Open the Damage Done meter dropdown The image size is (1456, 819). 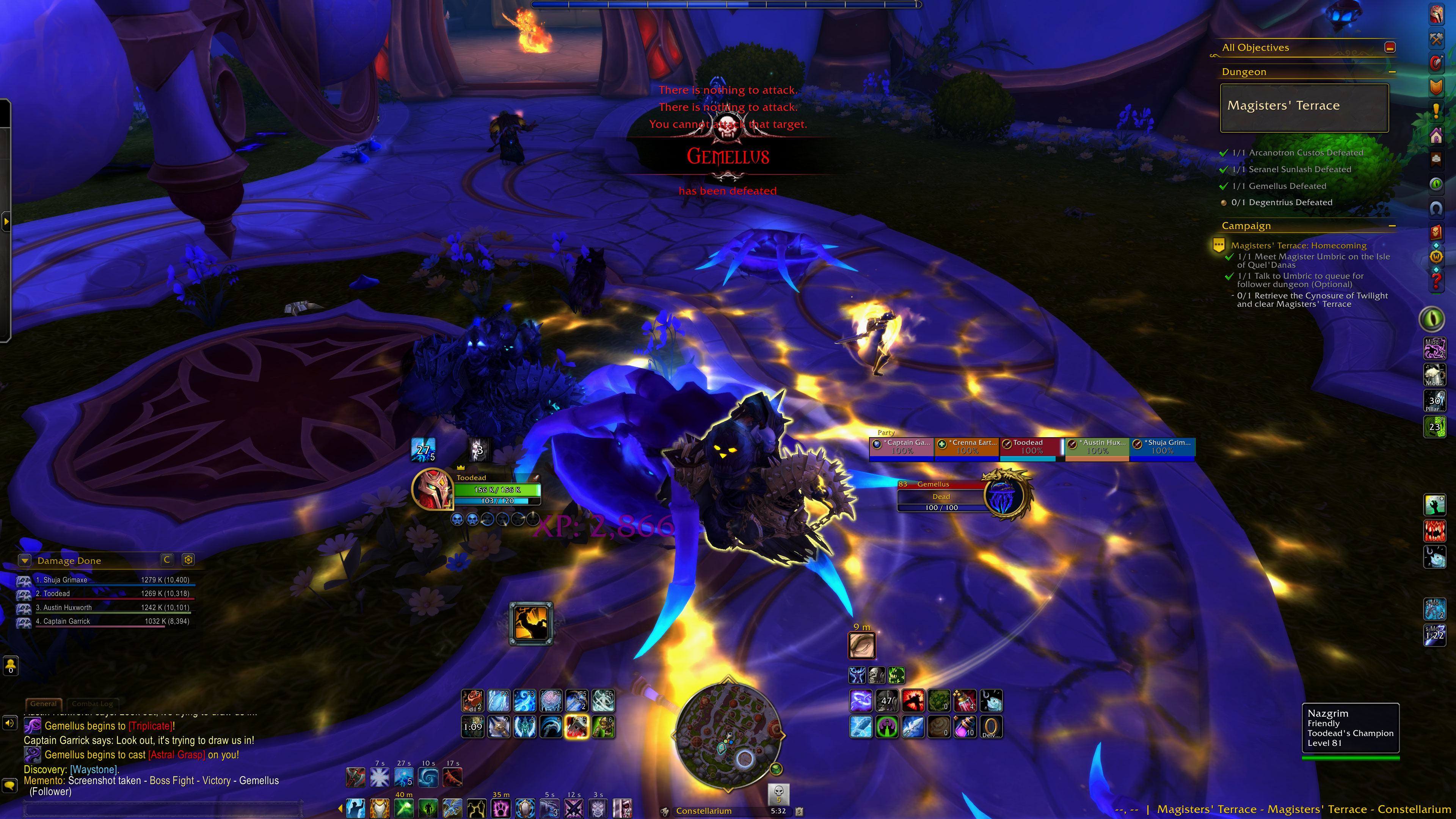click(x=24, y=560)
